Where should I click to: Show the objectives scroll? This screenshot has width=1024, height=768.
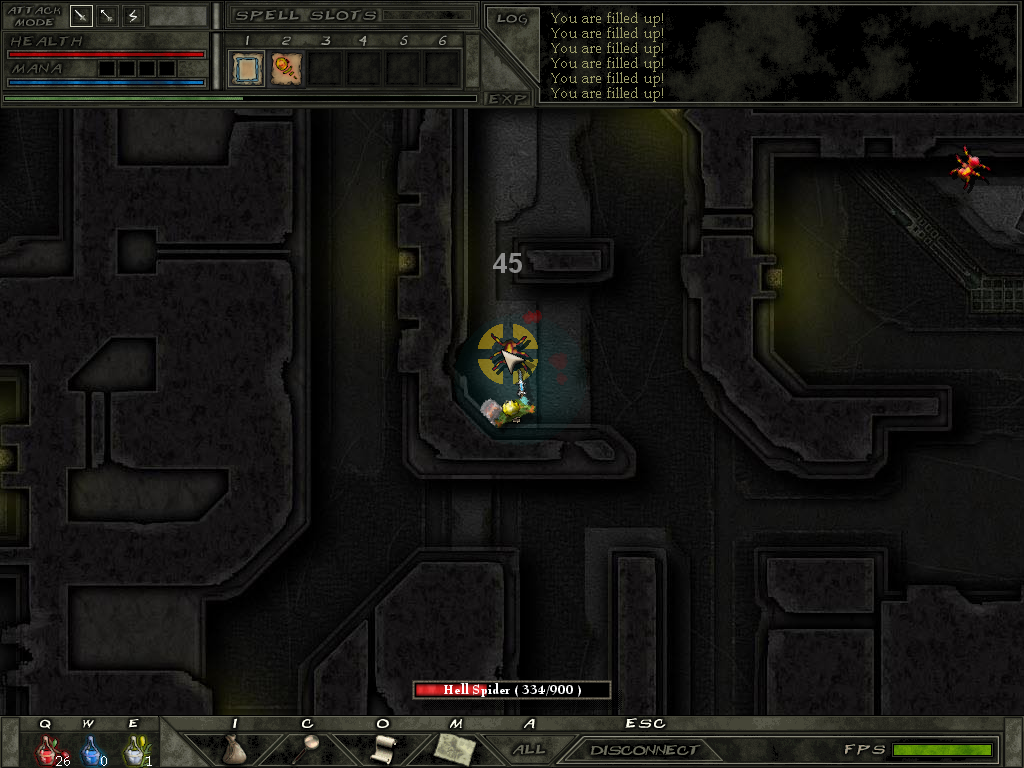(384, 748)
